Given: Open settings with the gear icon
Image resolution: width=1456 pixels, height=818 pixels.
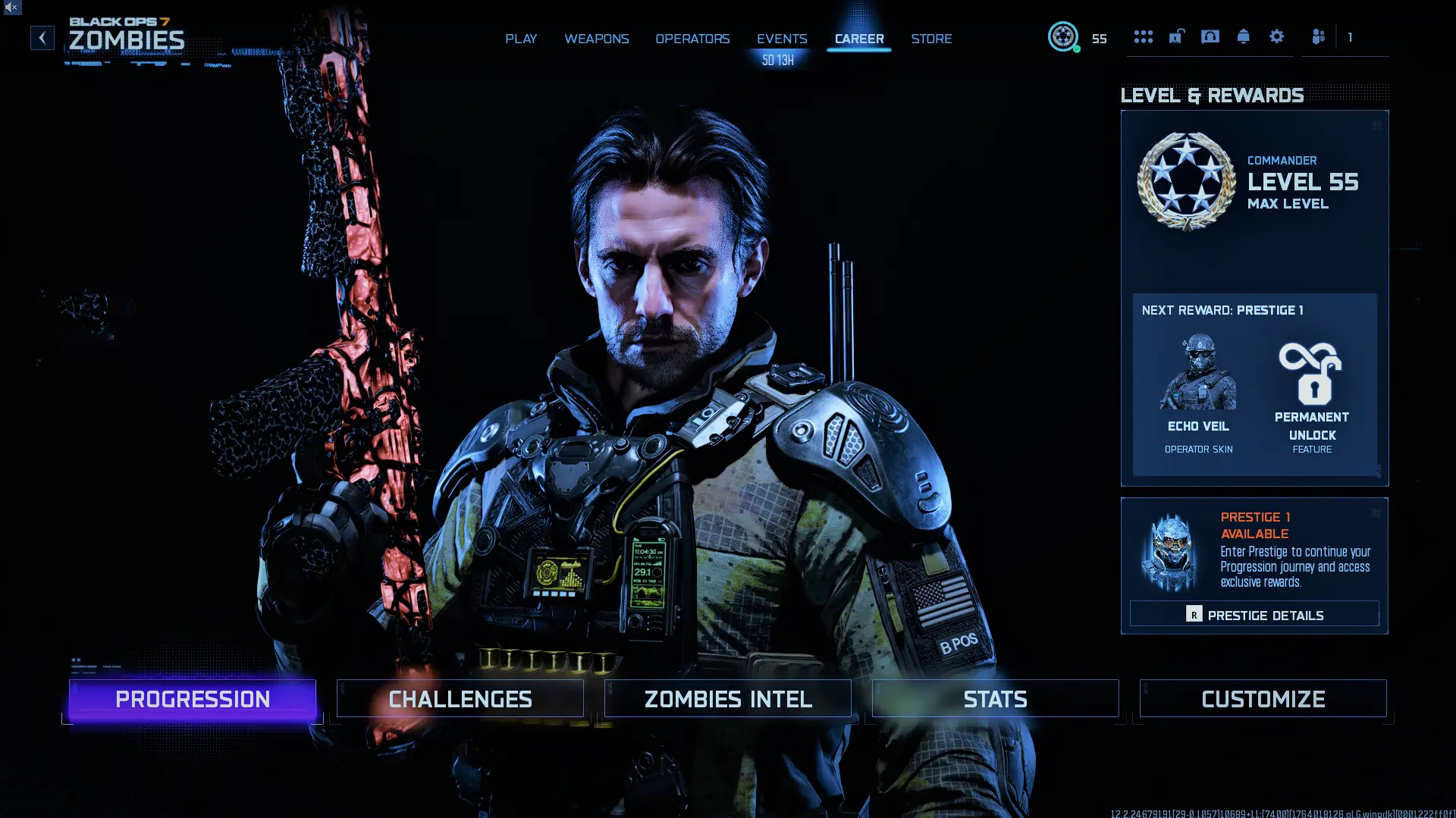Looking at the screenshot, I should 1278,36.
